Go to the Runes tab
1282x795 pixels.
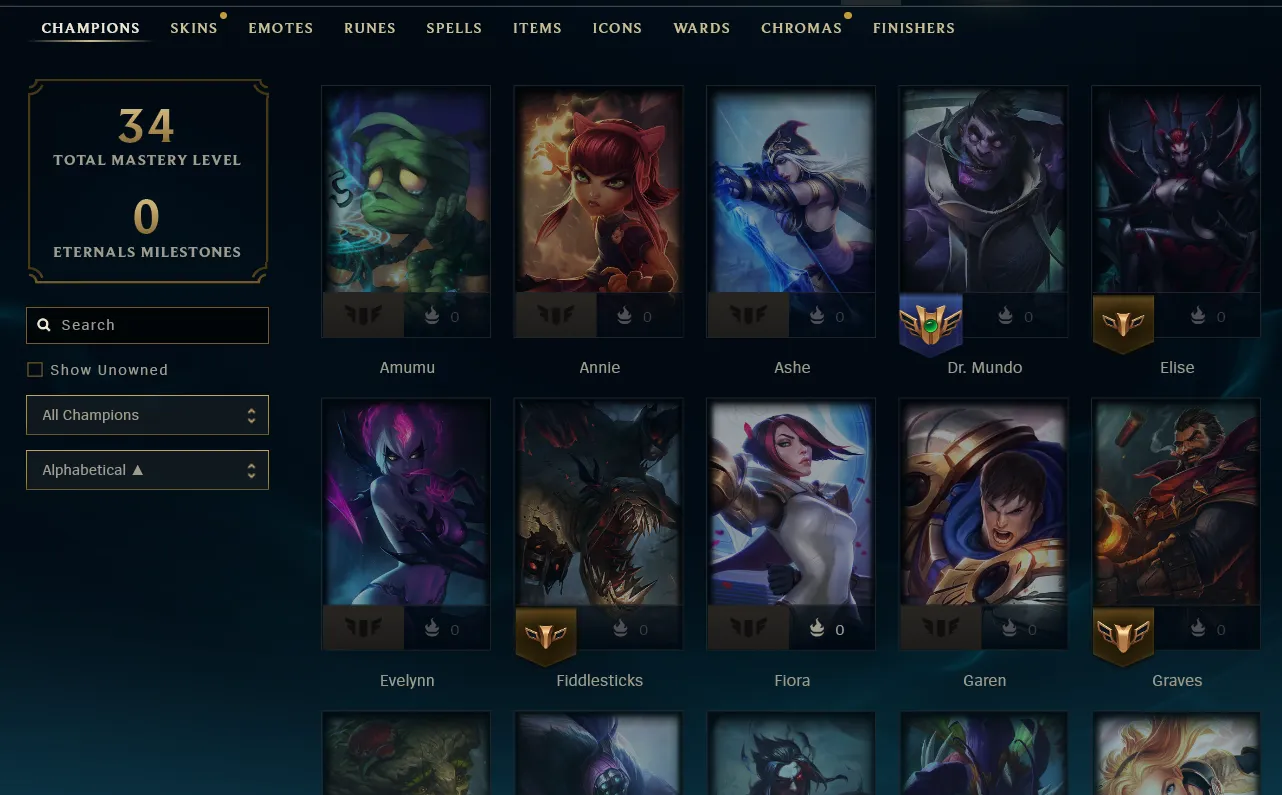tap(370, 28)
